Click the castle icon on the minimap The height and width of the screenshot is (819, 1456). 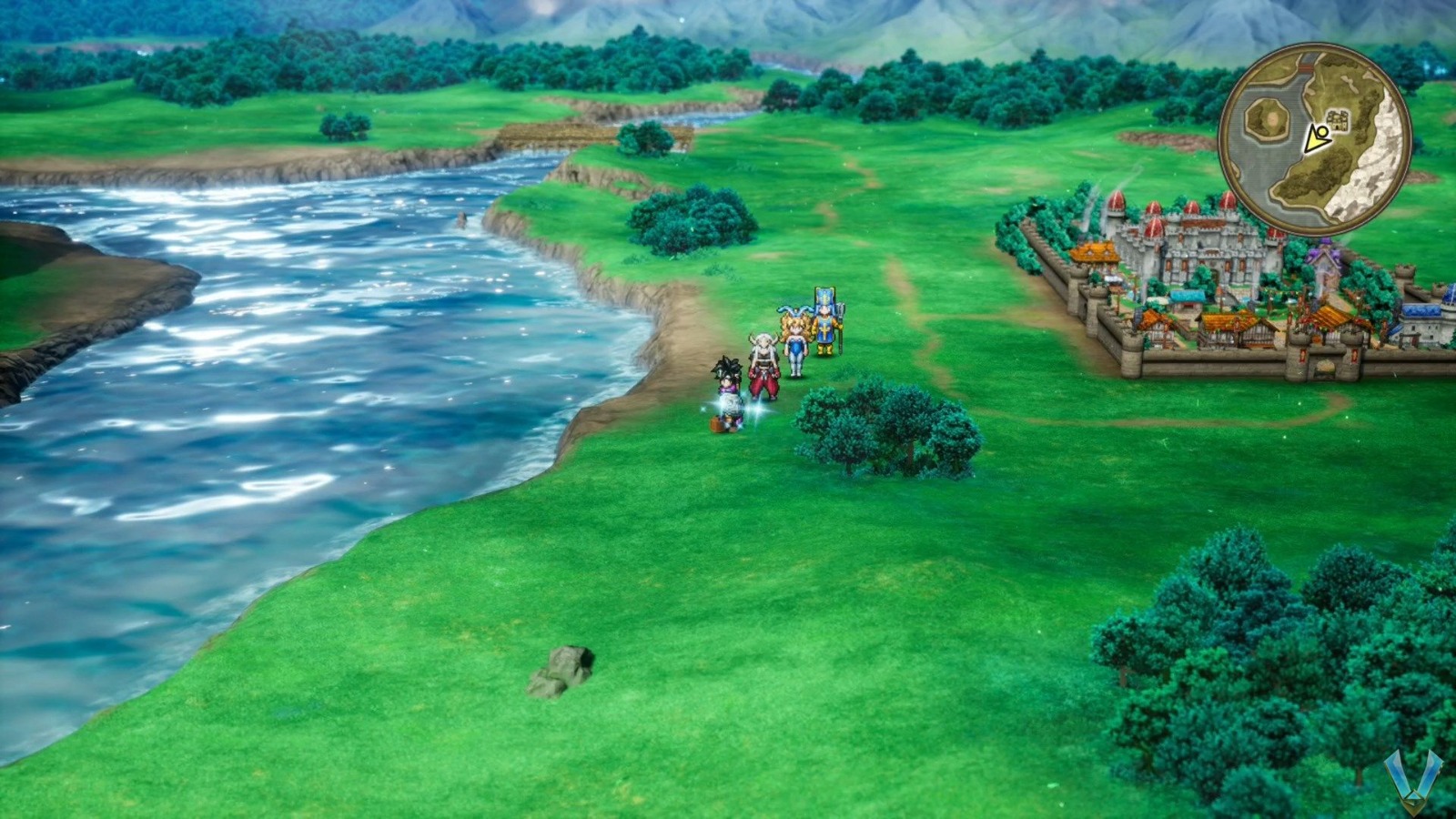tap(1337, 120)
